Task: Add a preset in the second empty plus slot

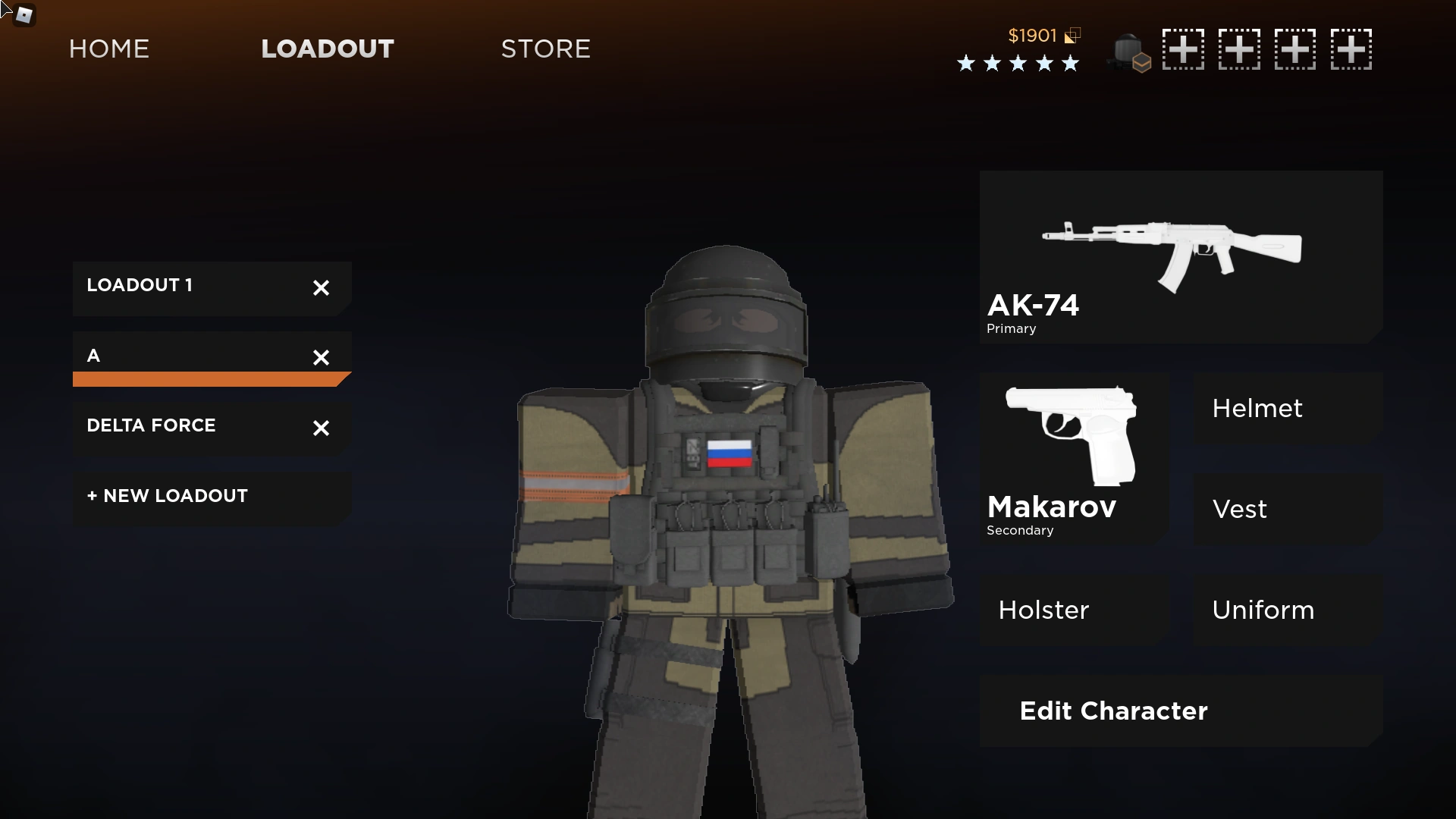Action: (1240, 49)
